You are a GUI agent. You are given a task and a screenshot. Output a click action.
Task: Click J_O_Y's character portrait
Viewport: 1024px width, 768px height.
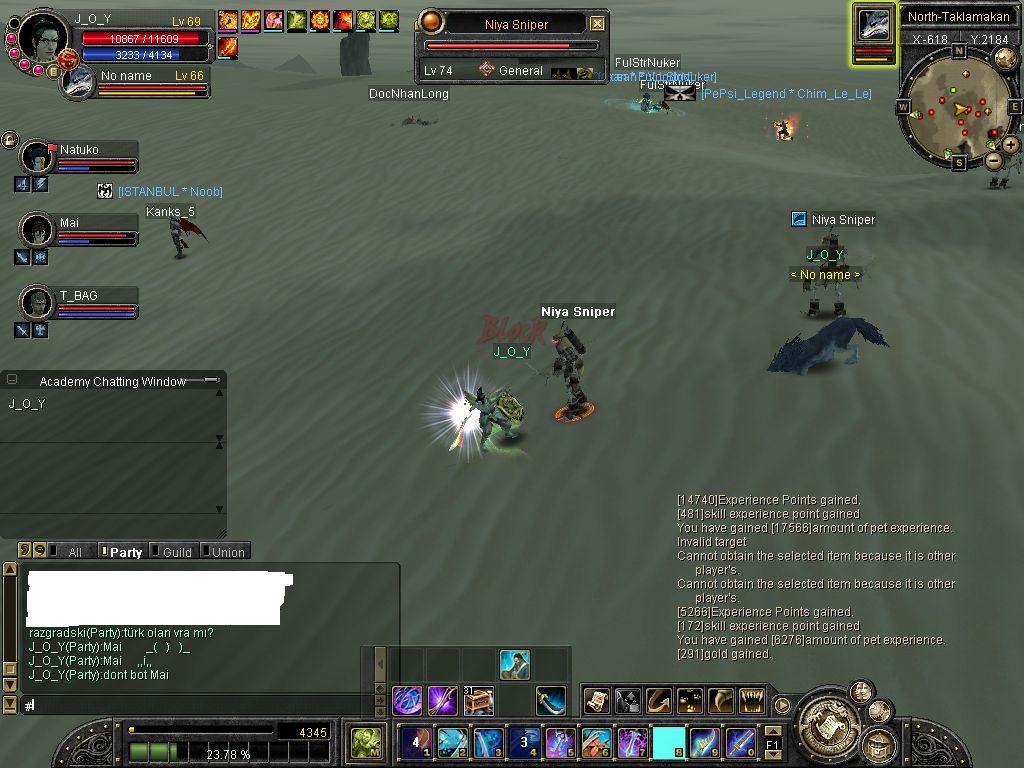click(43, 36)
